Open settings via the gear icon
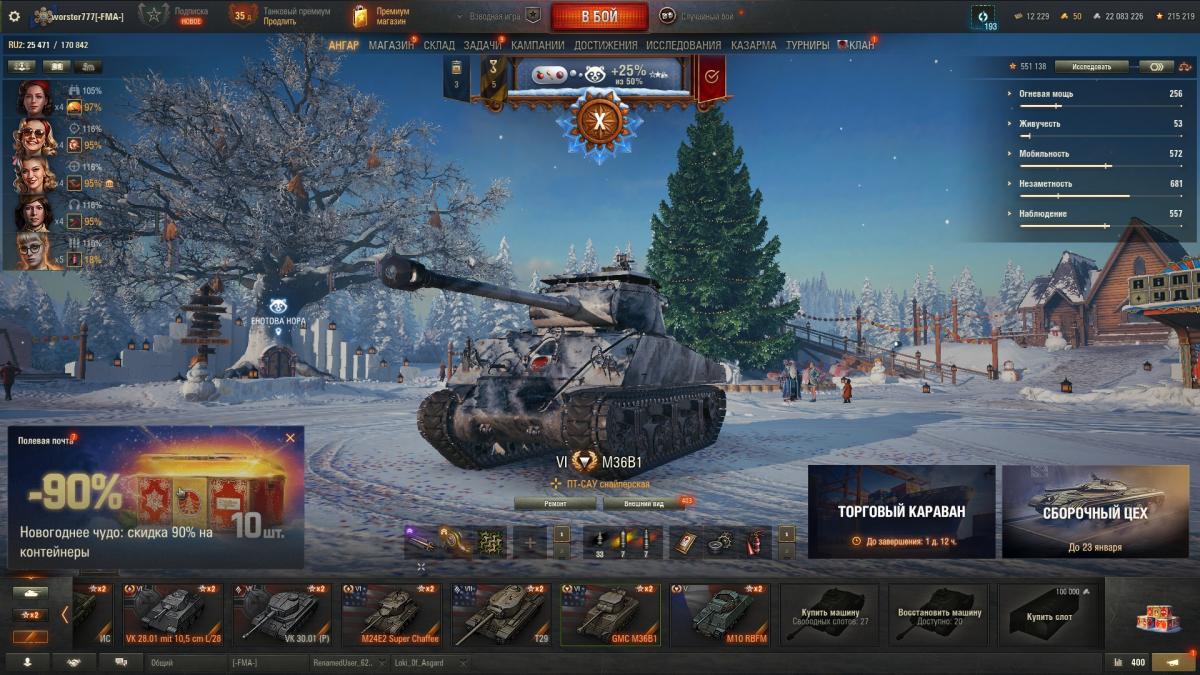The height and width of the screenshot is (675, 1200). click(14, 16)
